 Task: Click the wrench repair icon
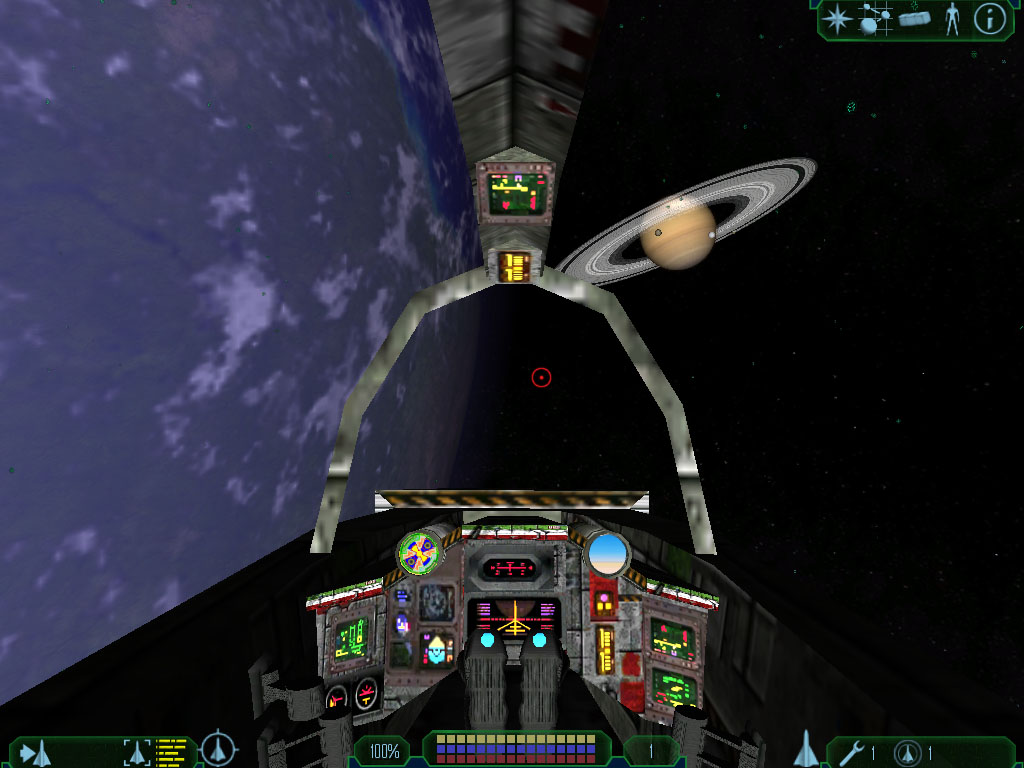(x=851, y=753)
